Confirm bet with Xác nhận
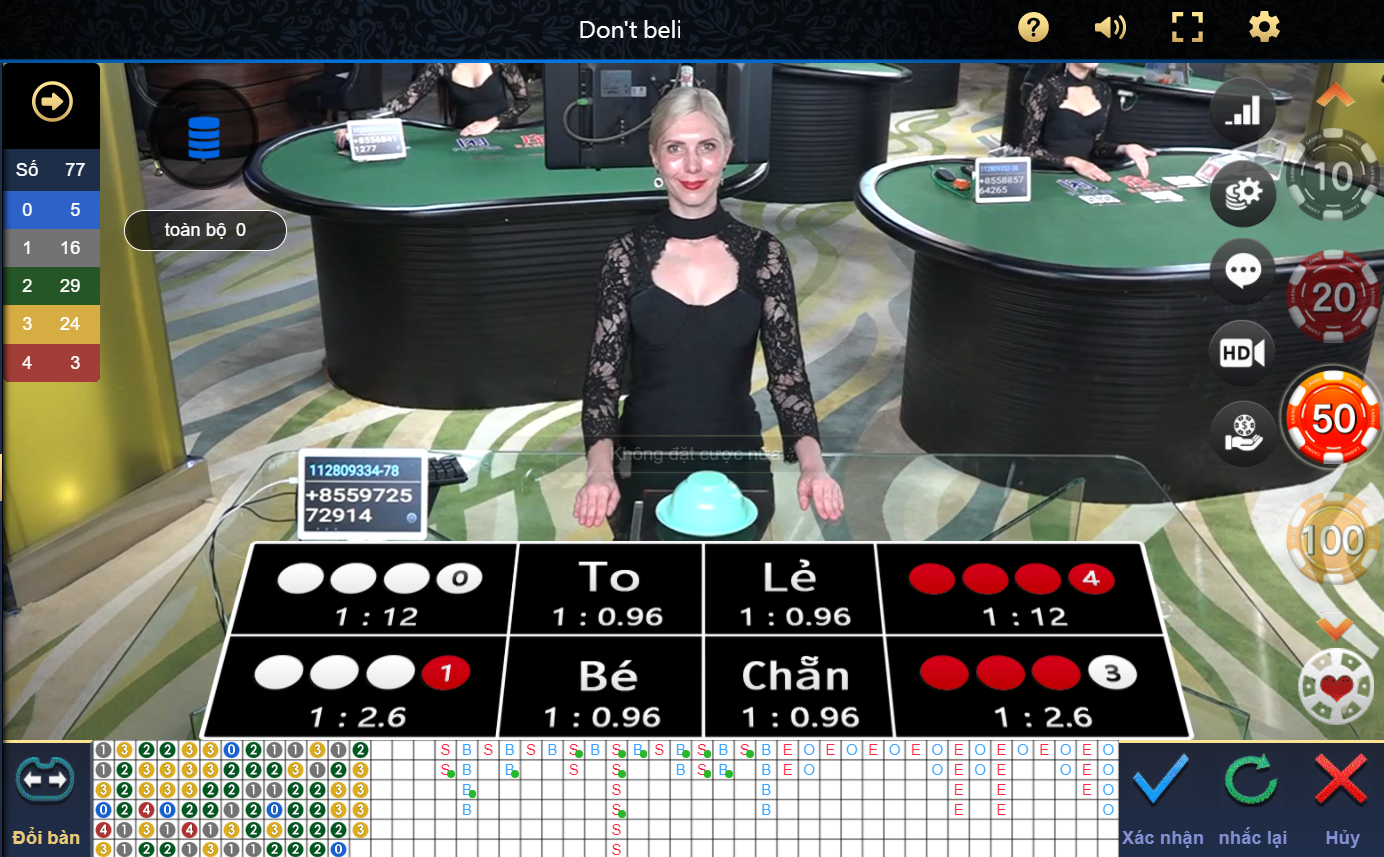This screenshot has width=1384, height=857. [x=1162, y=797]
